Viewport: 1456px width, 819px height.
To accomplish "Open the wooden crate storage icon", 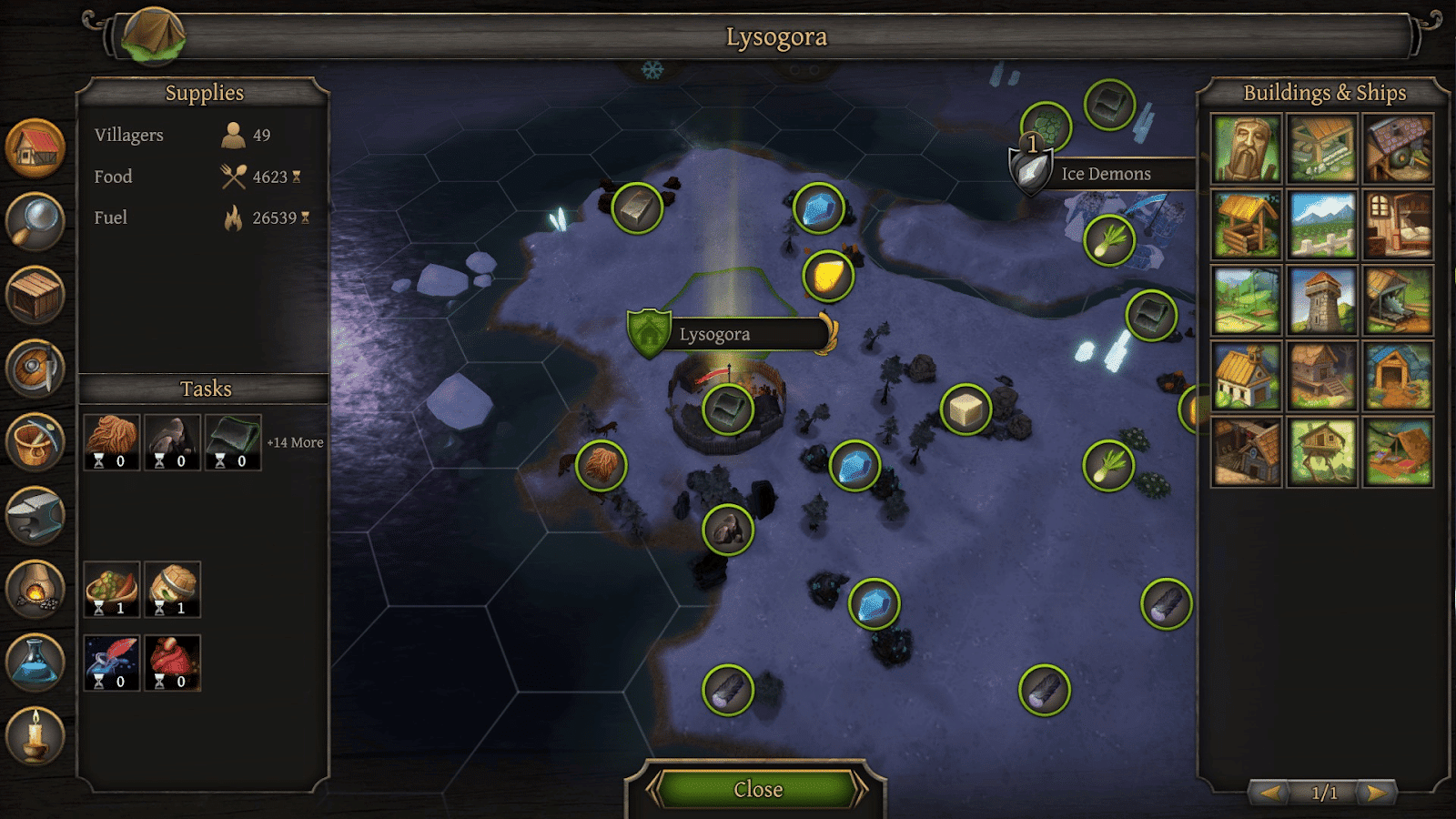I will 35,296.
